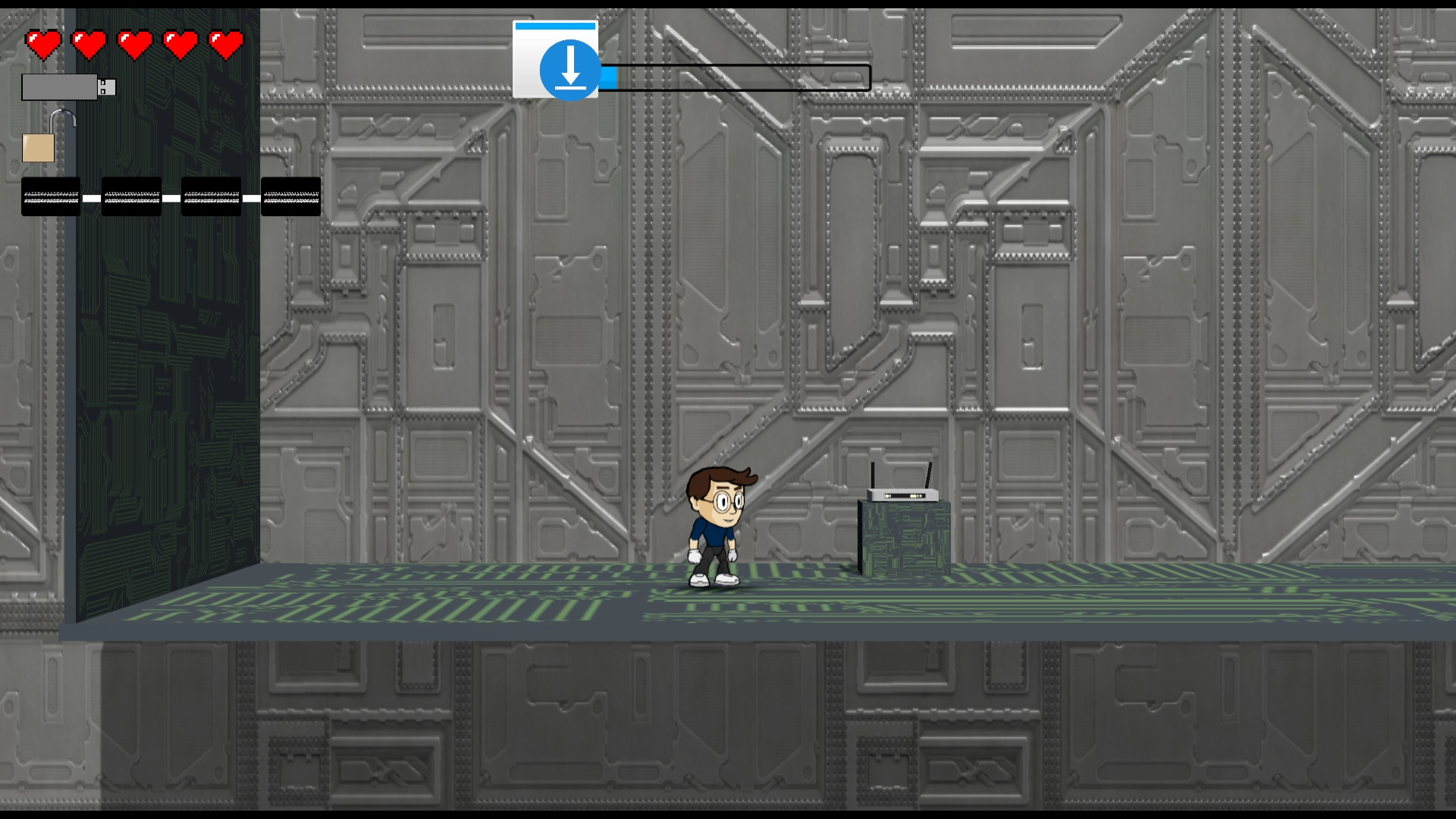The width and height of the screenshot is (1456, 819).
Task: Click the blue download arrow icon
Action: tap(570, 70)
